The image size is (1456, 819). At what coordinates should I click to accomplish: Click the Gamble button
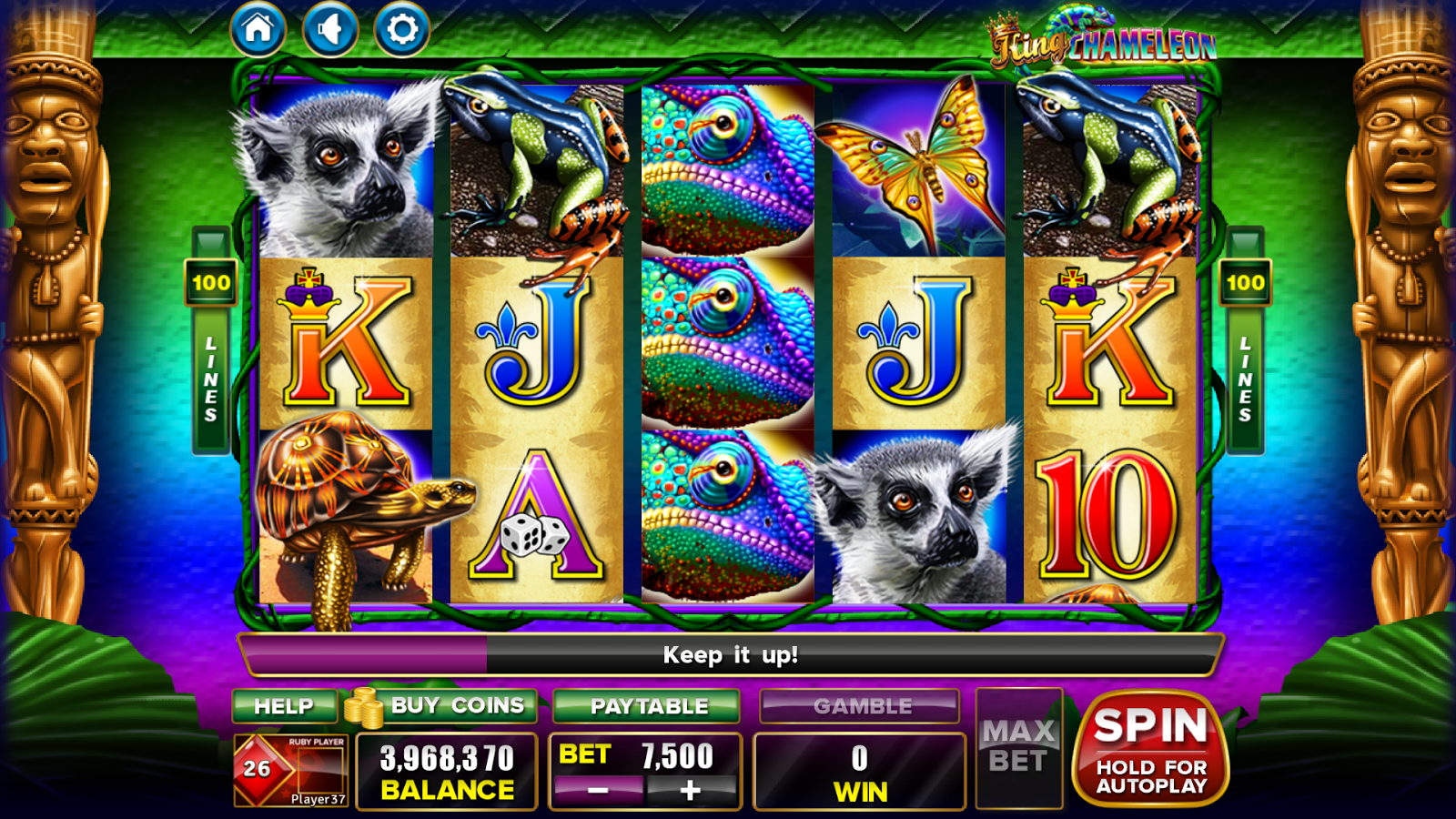860,706
